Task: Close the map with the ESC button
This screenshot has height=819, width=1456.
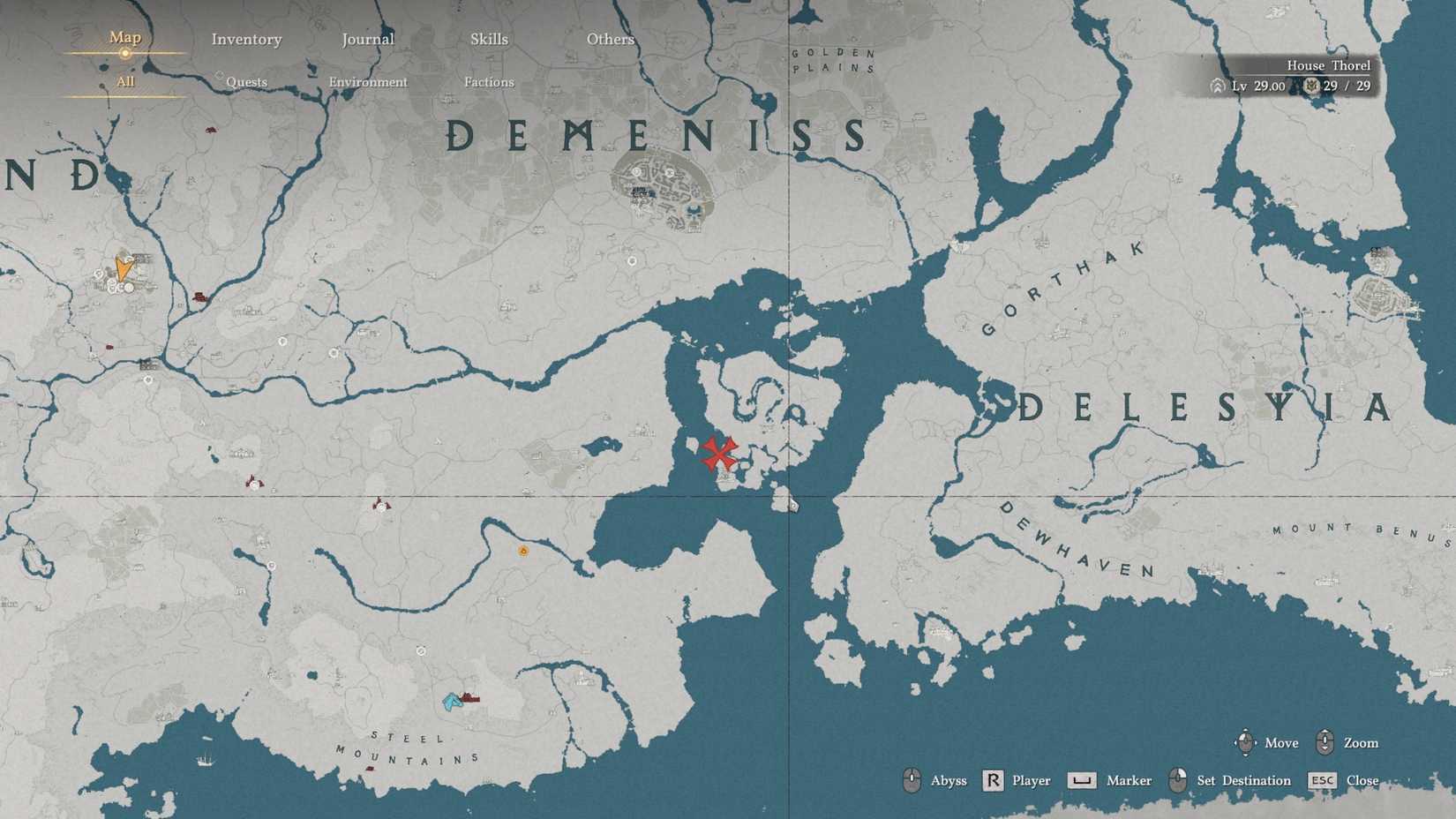Action: [x=1323, y=780]
